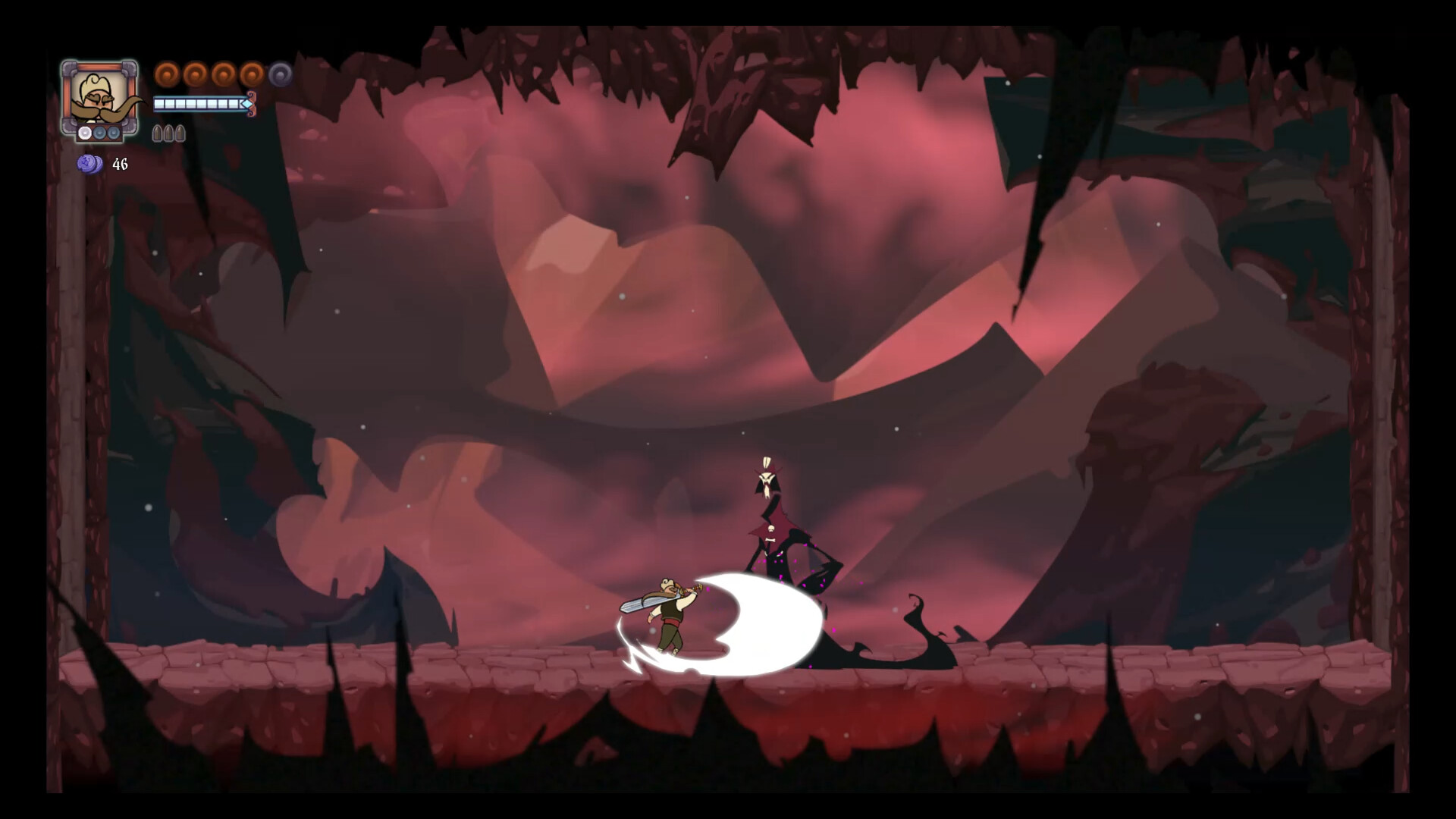Viewport: 1456px width, 819px height.
Task: Select the first orange health orb
Action: tap(168, 74)
